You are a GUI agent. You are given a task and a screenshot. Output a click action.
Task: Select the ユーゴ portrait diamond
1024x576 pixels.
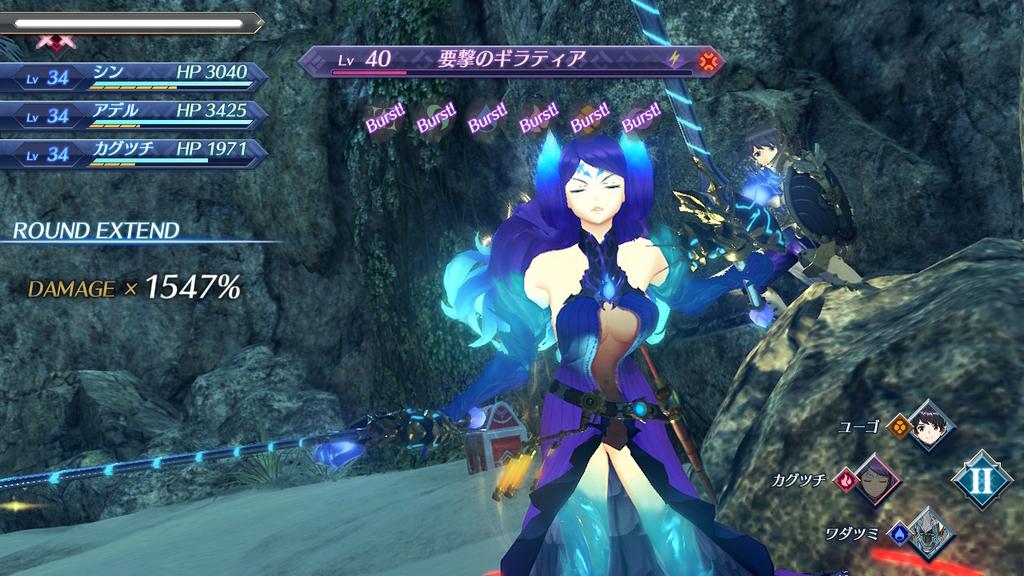(928, 426)
